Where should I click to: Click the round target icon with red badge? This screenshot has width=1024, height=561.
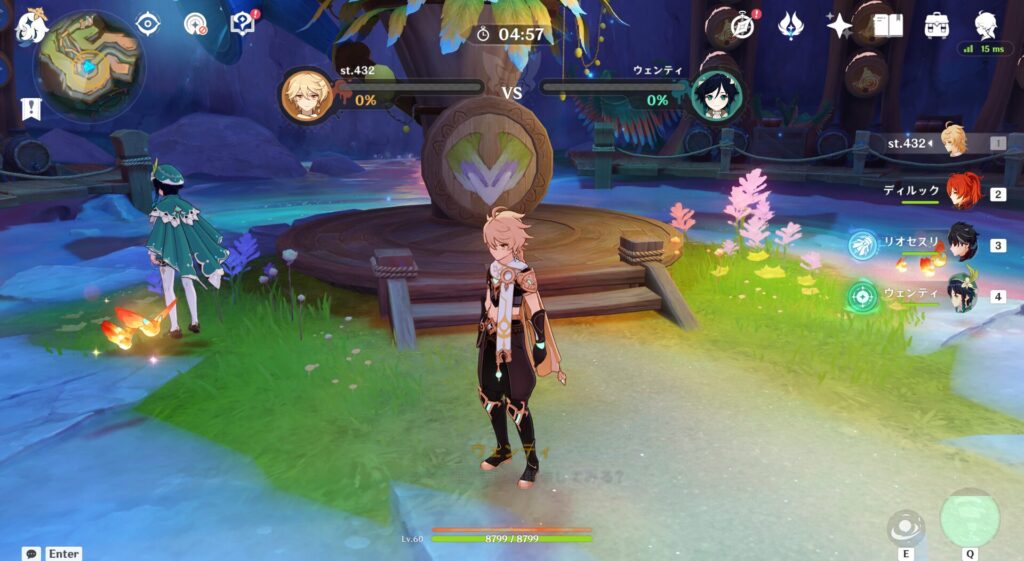(x=195, y=24)
